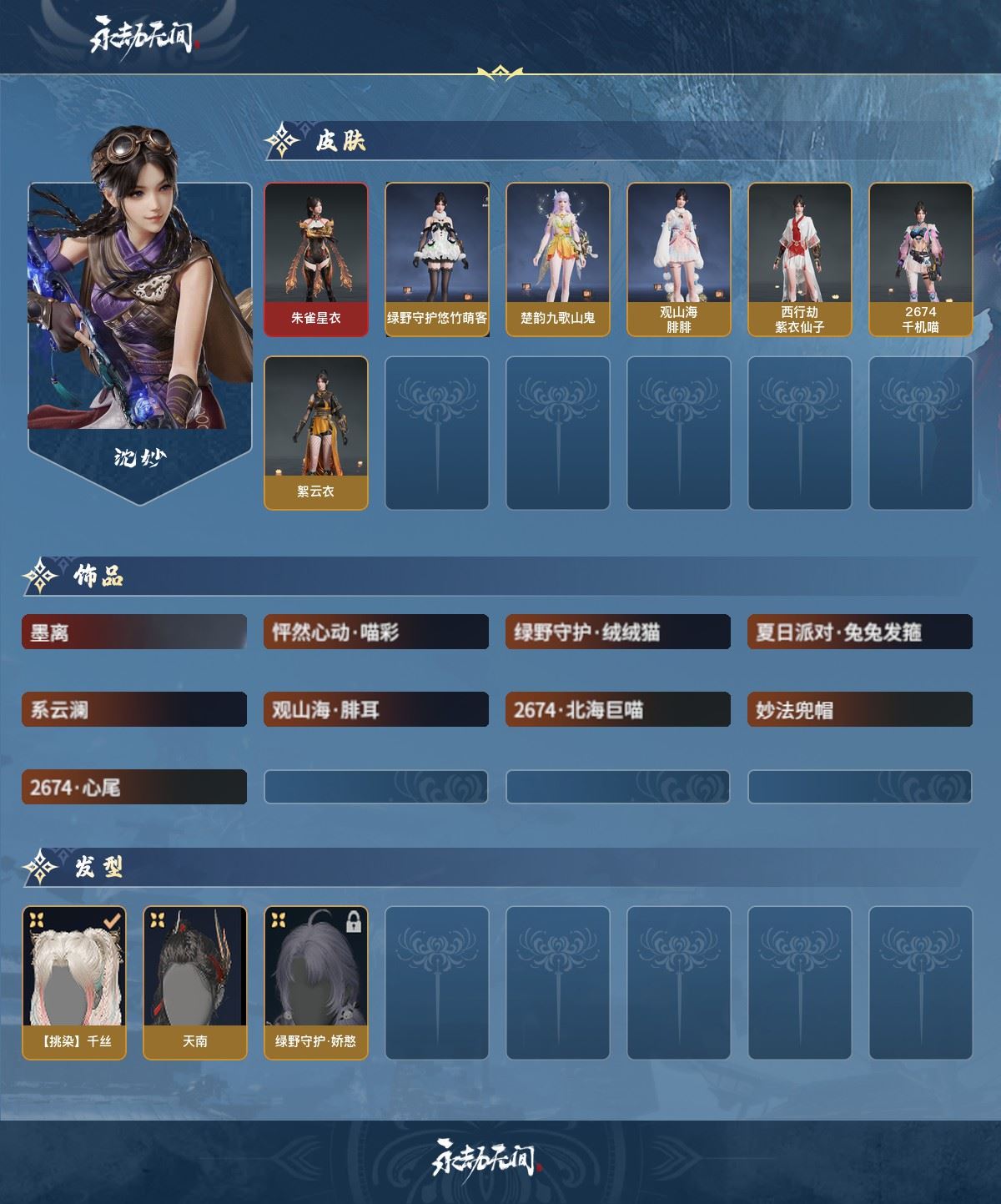Click the 2674·心尾 accessory entry
This screenshot has width=1001, height=1204.
coord(134,788)
